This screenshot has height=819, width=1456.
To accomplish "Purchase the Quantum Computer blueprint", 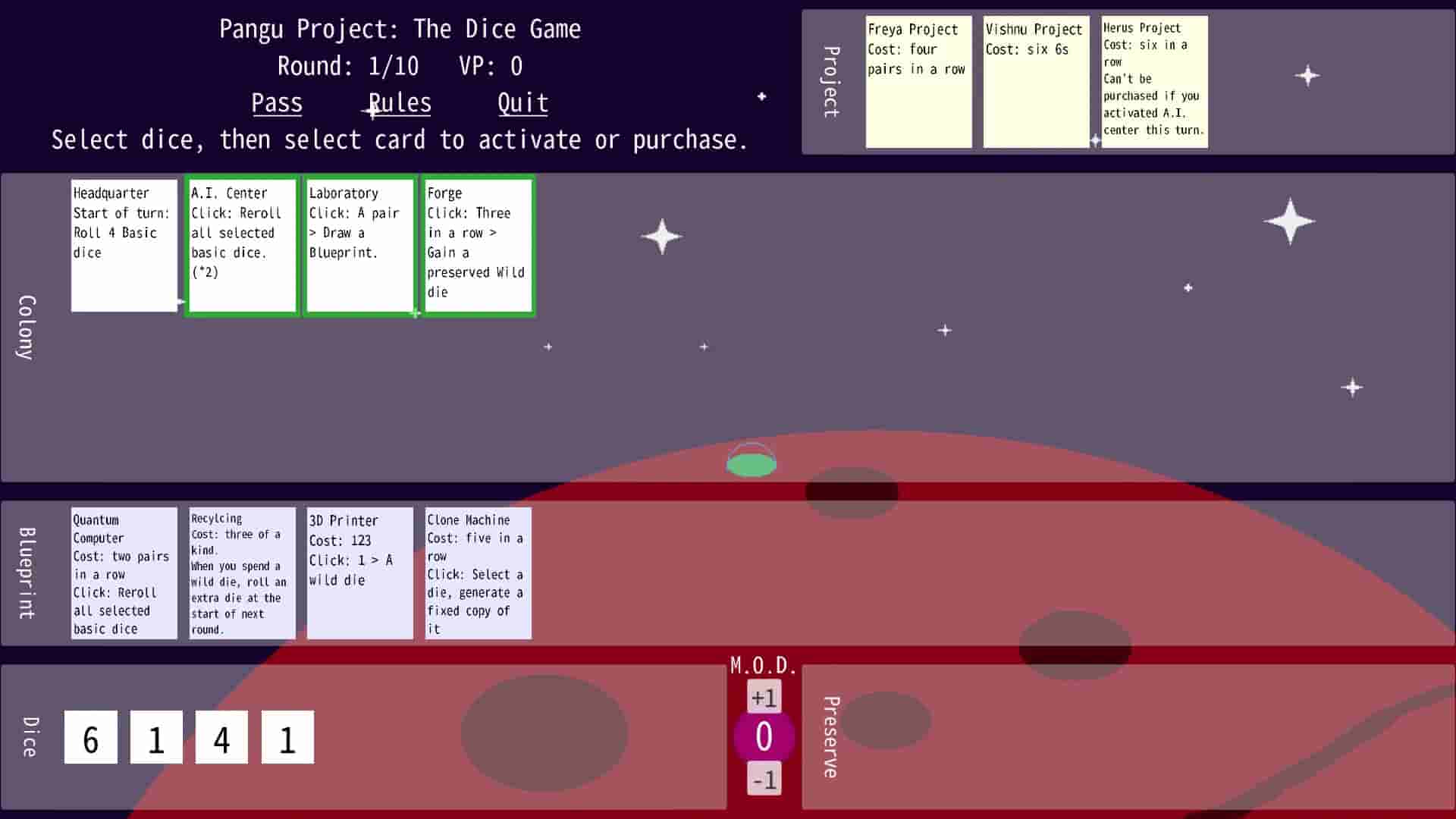I will [124, 573].
